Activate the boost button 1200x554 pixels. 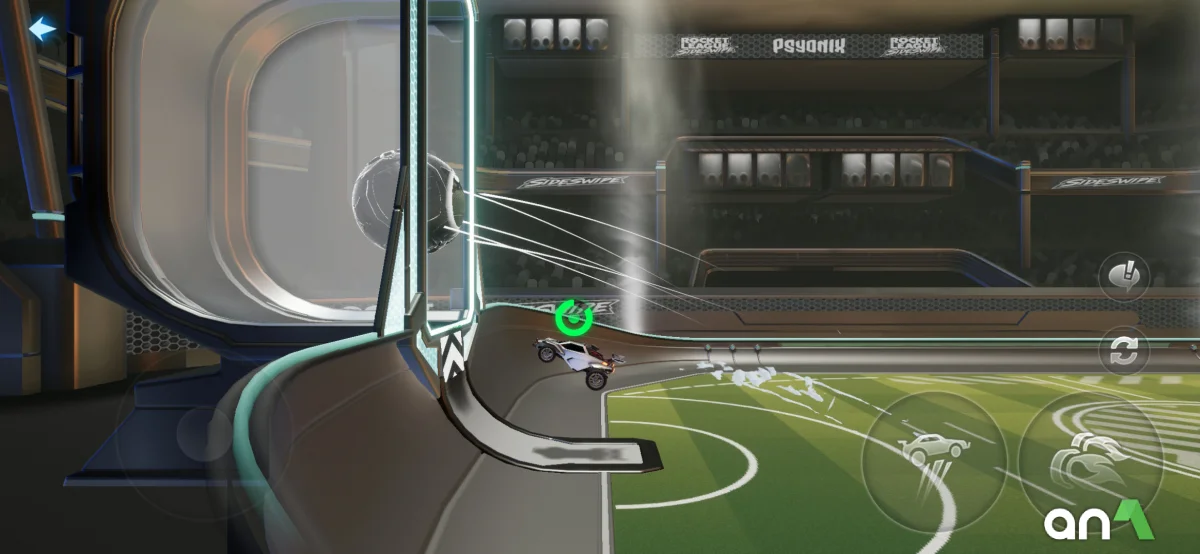pos(1090,461)
